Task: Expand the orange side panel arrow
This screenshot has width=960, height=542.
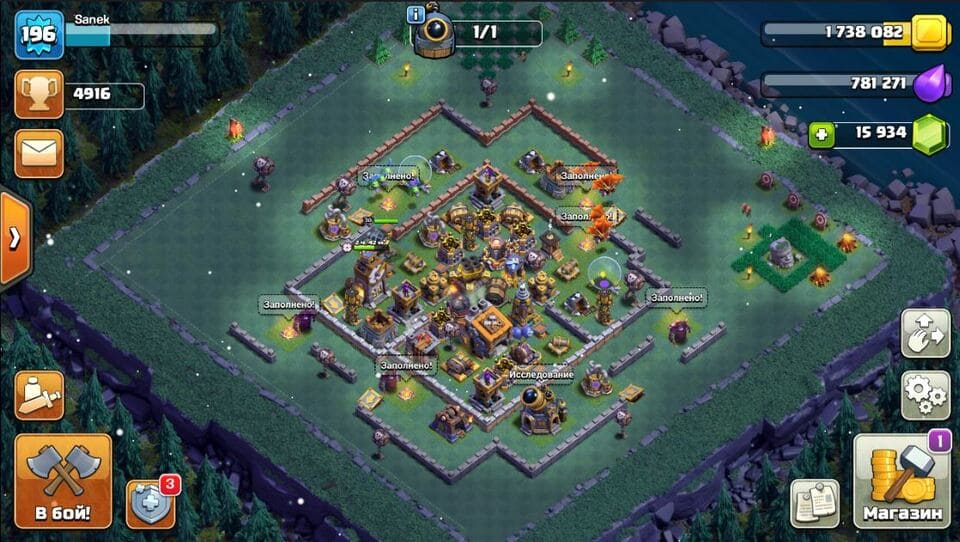Action: point(14,238)
